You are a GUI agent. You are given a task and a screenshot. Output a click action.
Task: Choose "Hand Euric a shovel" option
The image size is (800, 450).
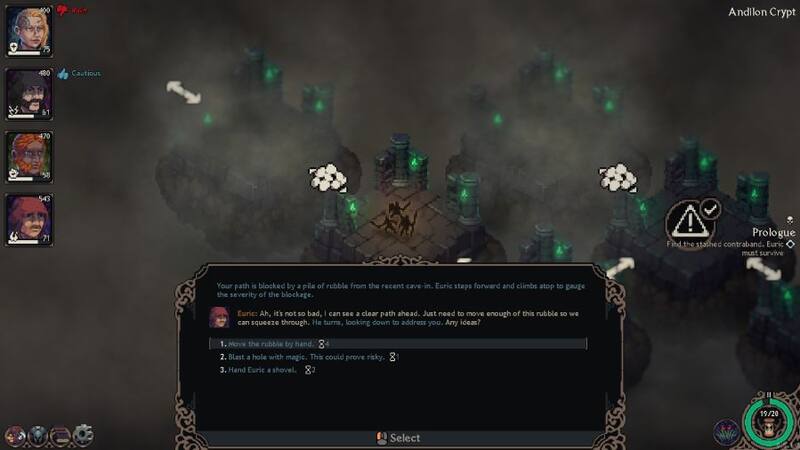pyautogui.click(x=263, y=370)
